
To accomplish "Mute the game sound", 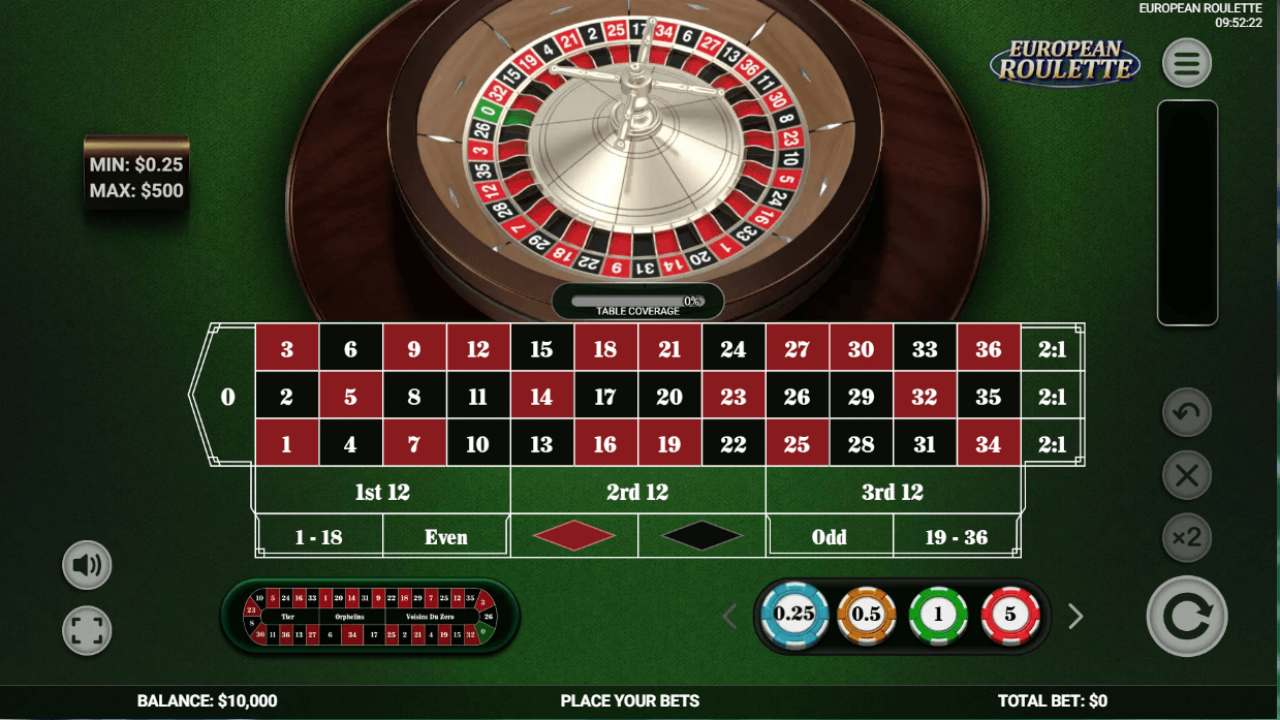I will click(87, 564).
